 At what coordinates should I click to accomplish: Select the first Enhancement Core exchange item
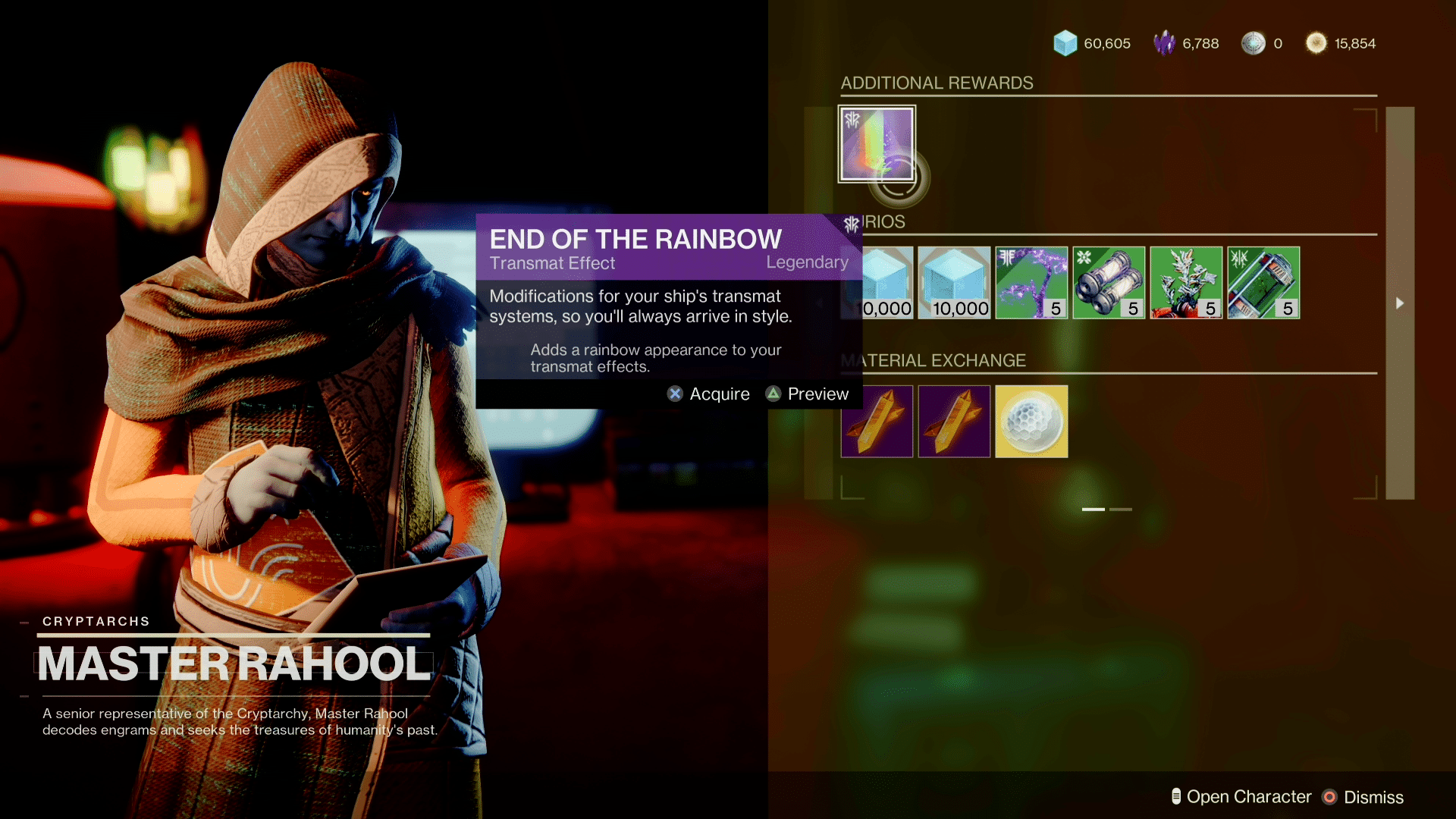pyautogui.click(x=877, y=421)
